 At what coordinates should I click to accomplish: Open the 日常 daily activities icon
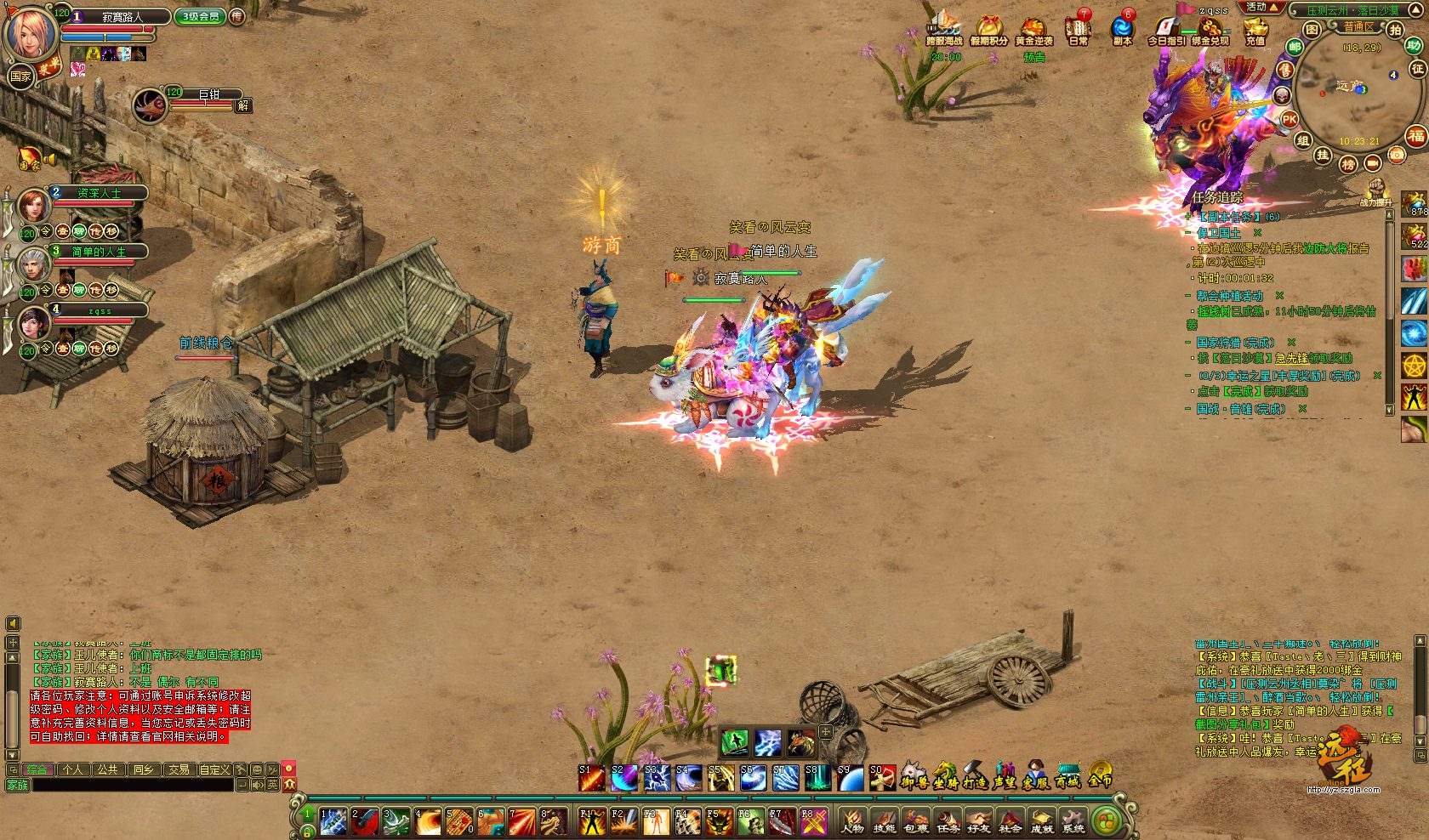pyautogui.click(x=1079, y=29)
